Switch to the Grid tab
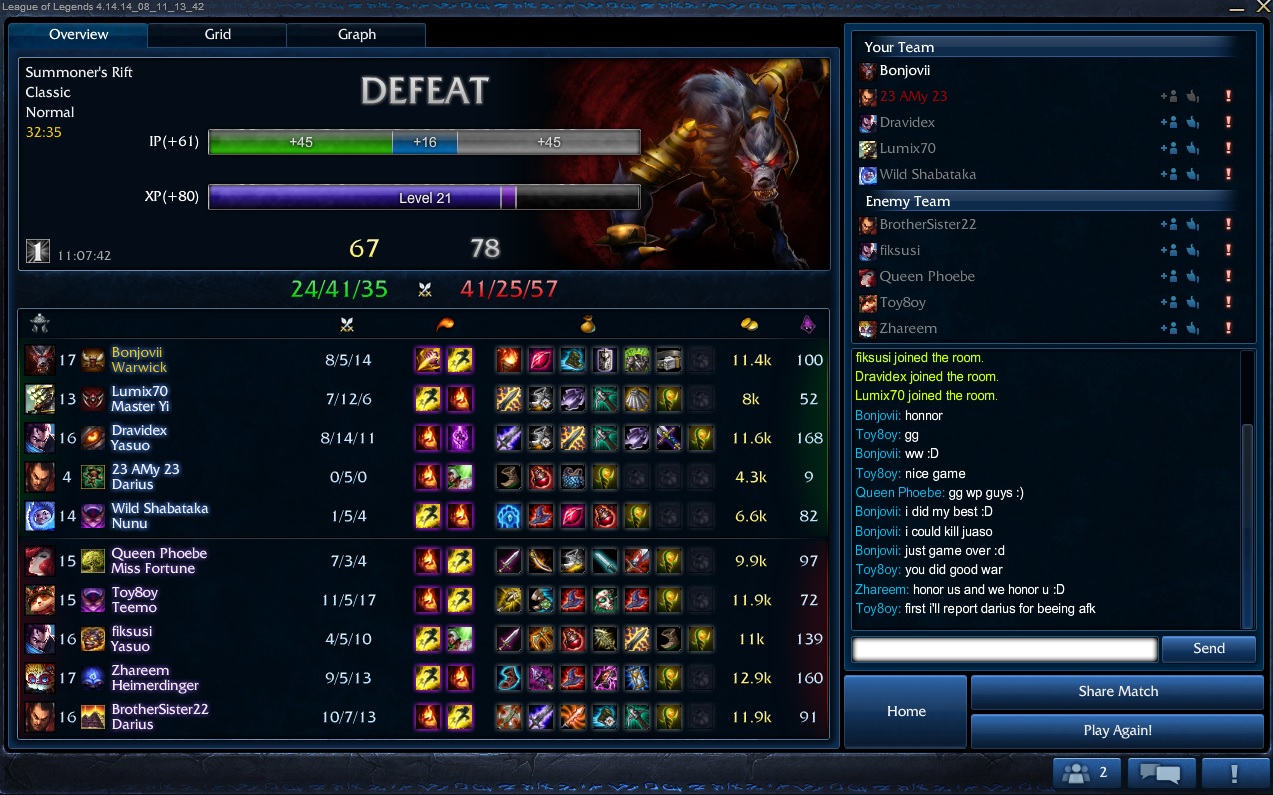This screenshot has width=1273, height=795. point(217,35)
